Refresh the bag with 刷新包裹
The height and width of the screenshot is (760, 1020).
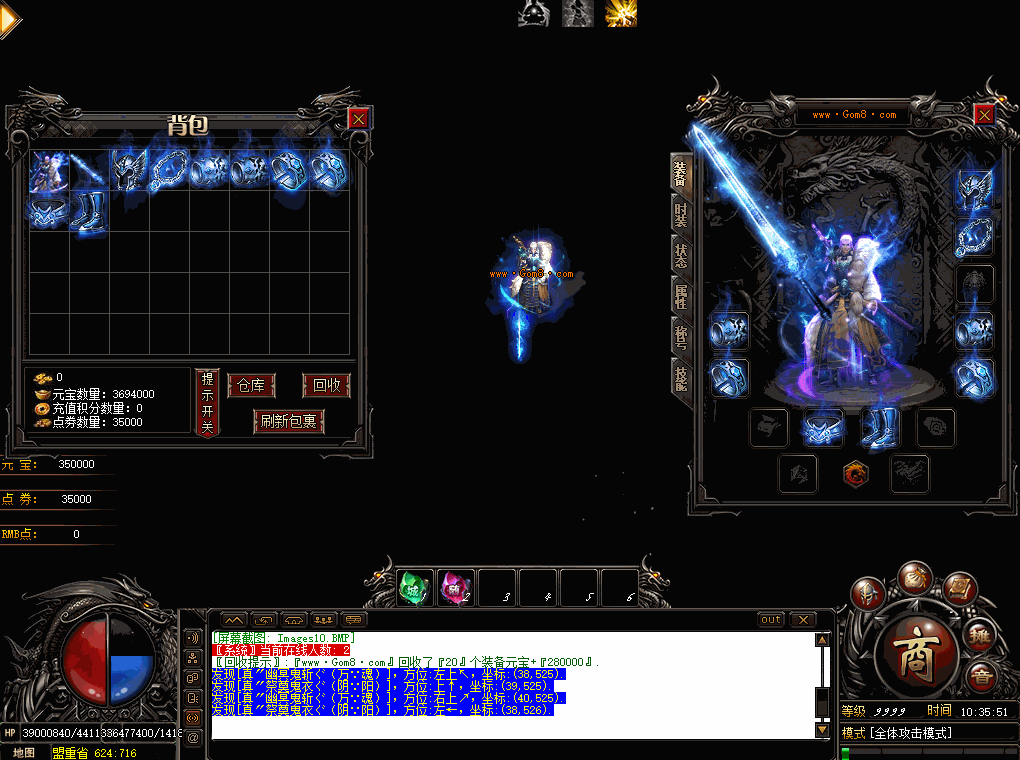point(289,421)
